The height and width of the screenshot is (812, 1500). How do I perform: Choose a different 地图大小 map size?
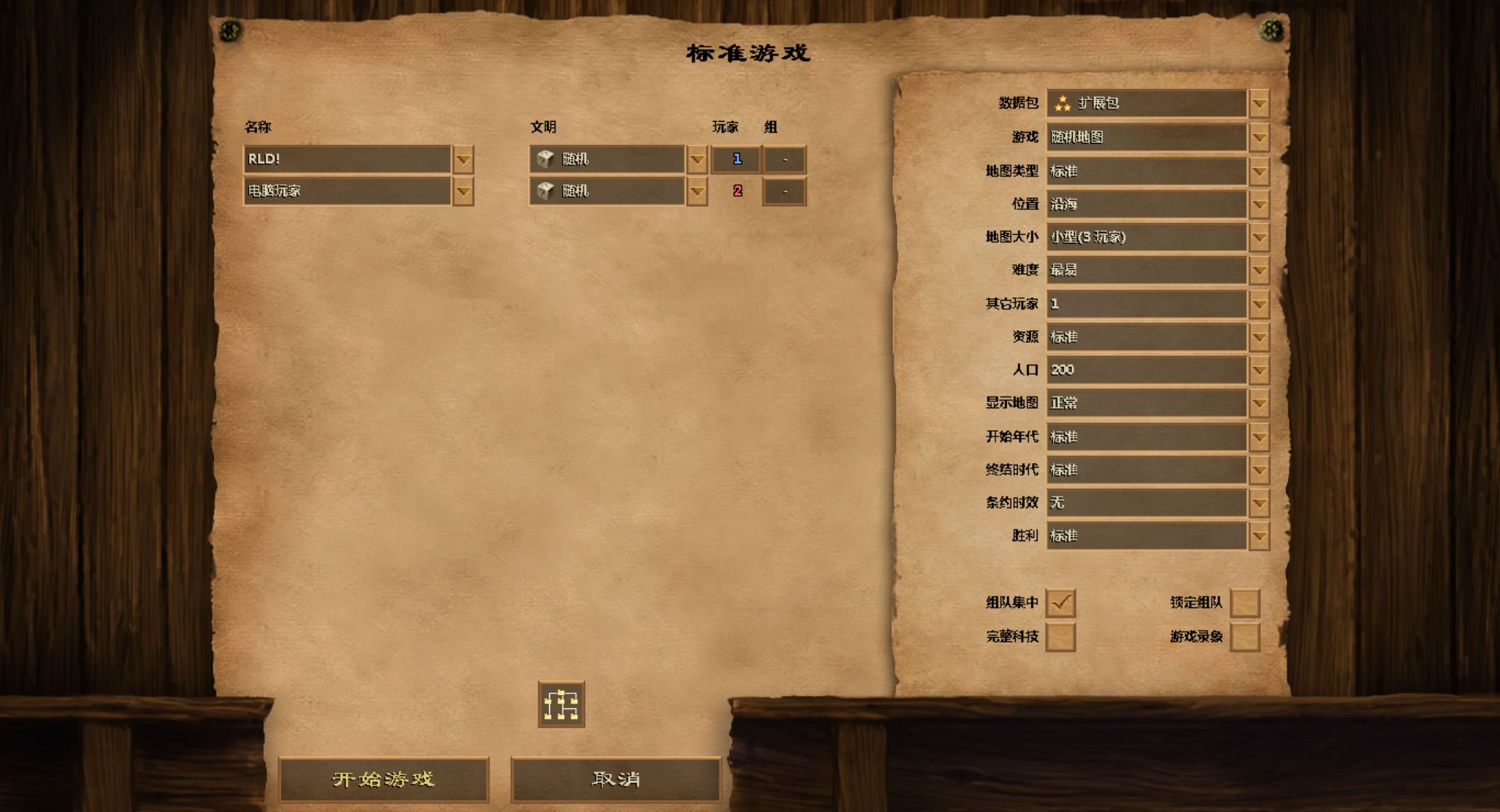click(x=1258, y=237)
